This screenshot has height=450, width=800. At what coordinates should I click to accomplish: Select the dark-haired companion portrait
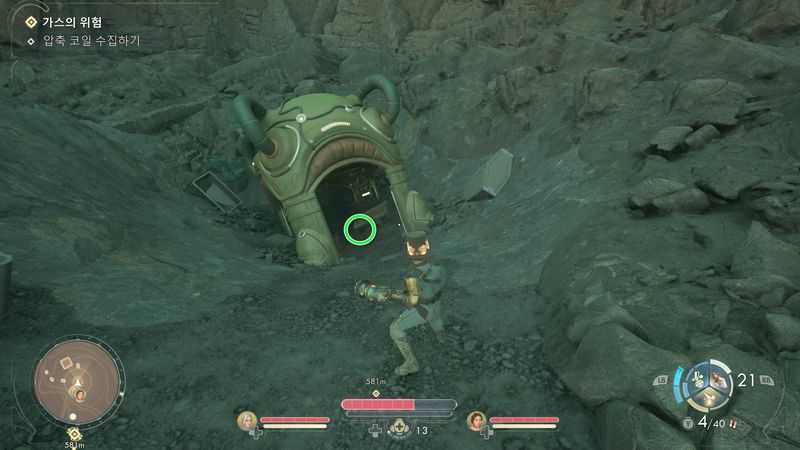pos(477,421)
